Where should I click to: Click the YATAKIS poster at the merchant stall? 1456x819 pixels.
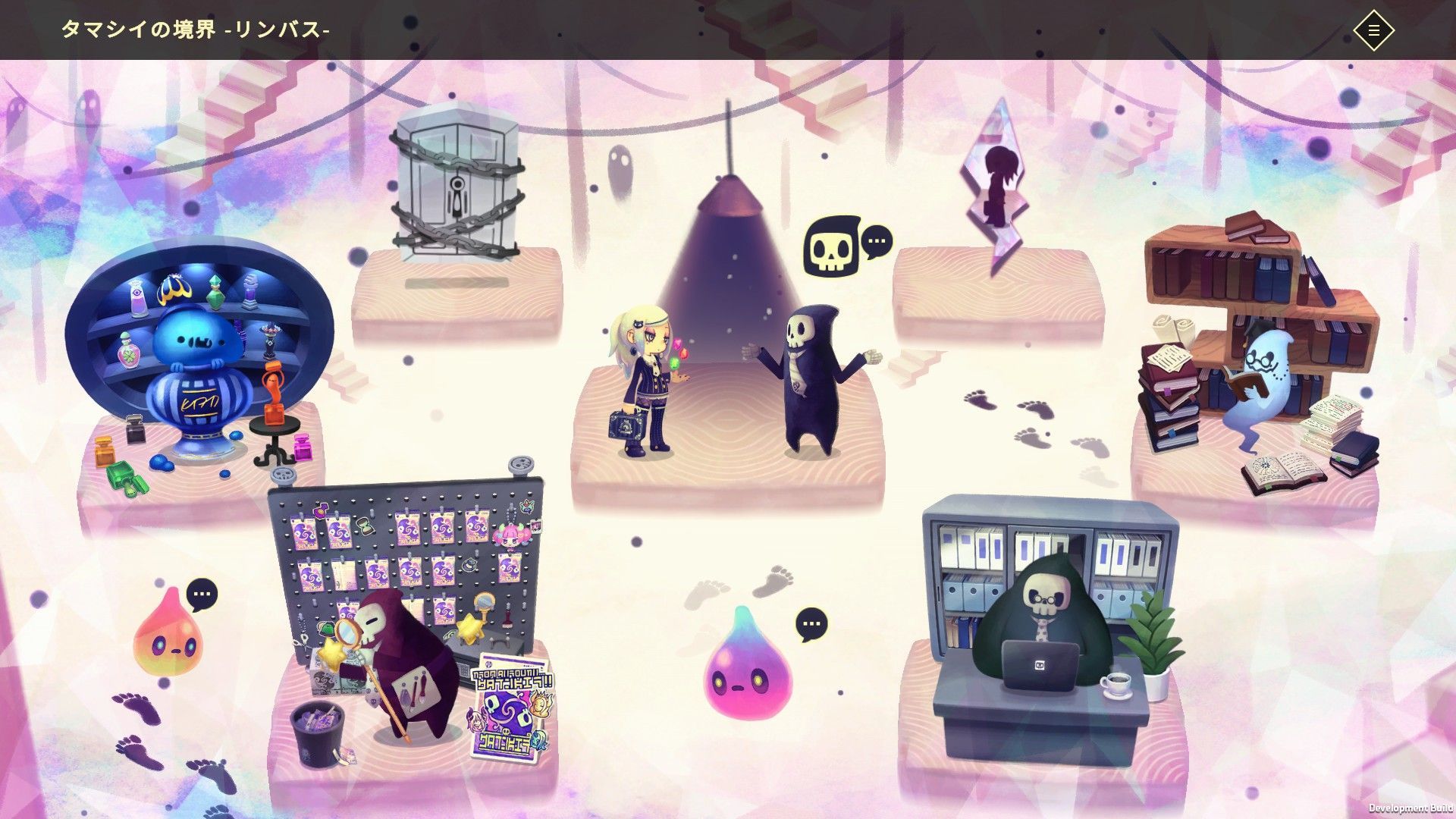(x=510, y=701)
